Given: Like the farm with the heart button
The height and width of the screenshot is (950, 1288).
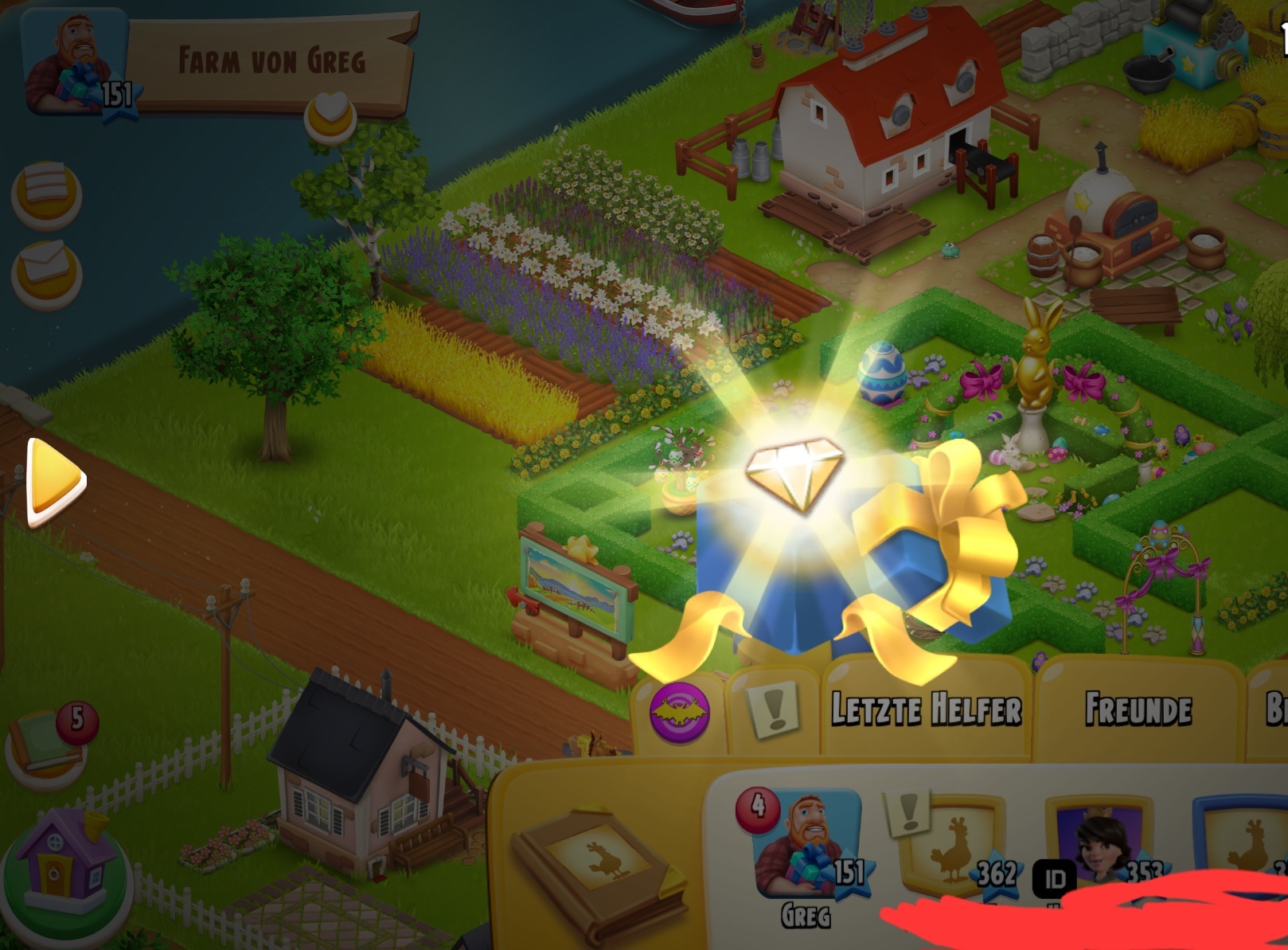Looking at the screenshot, I should point(330,114).
